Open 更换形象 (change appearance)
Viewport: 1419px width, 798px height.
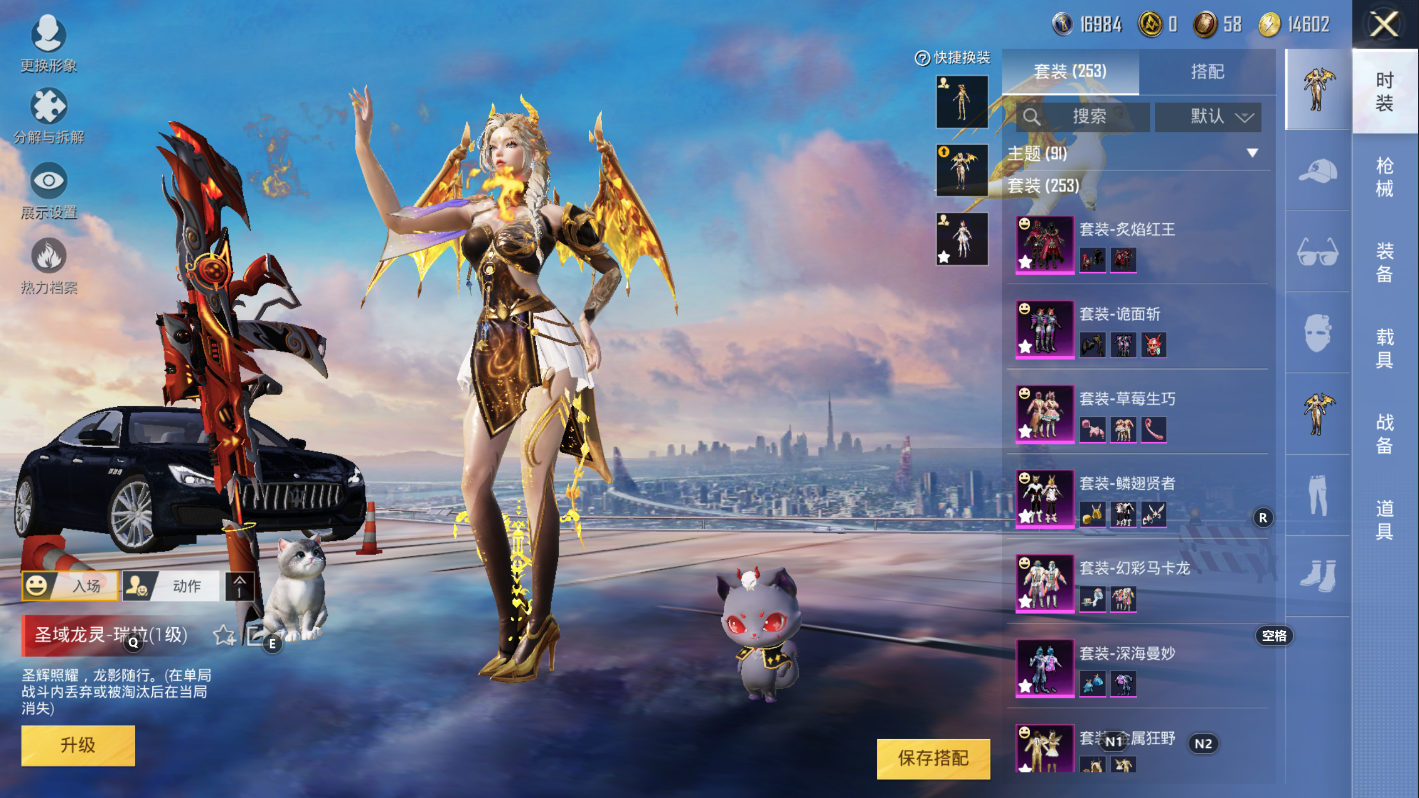tap(48, 43)
